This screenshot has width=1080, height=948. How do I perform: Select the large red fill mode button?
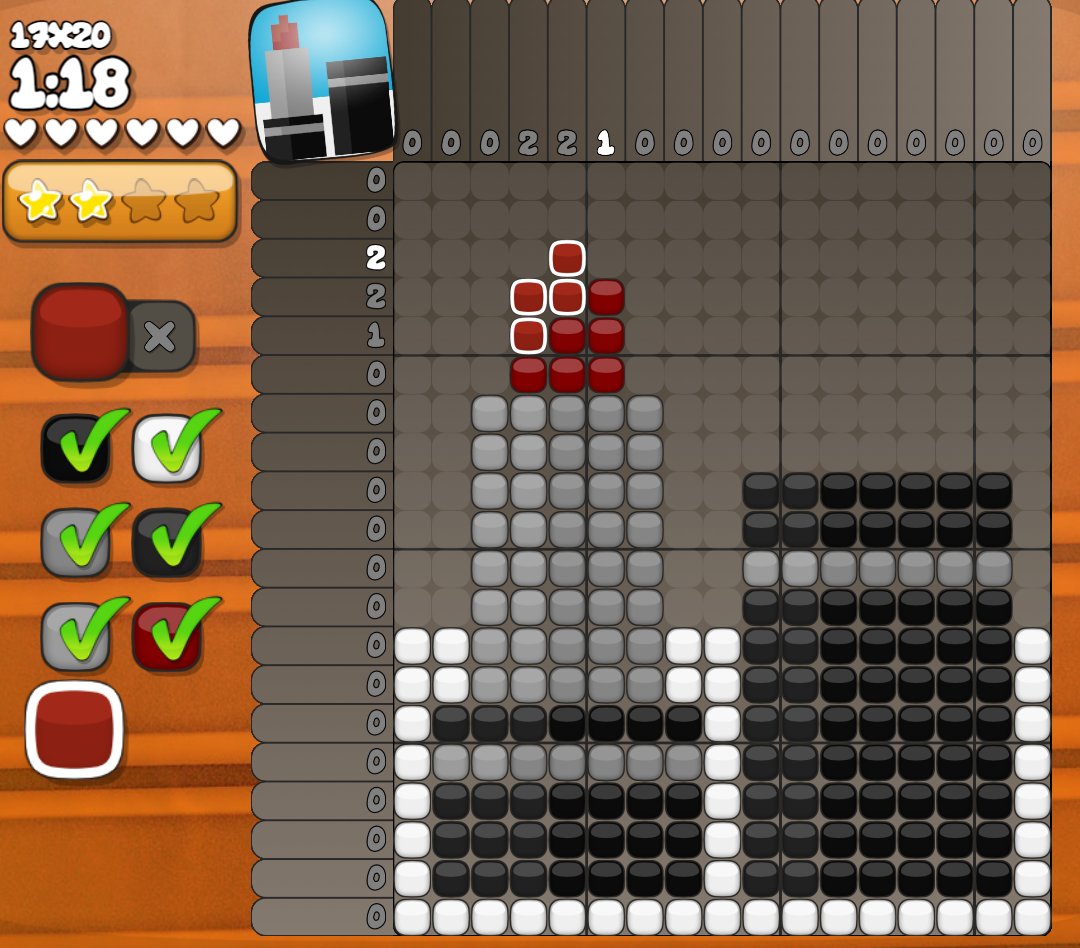[x=80, y=331]
